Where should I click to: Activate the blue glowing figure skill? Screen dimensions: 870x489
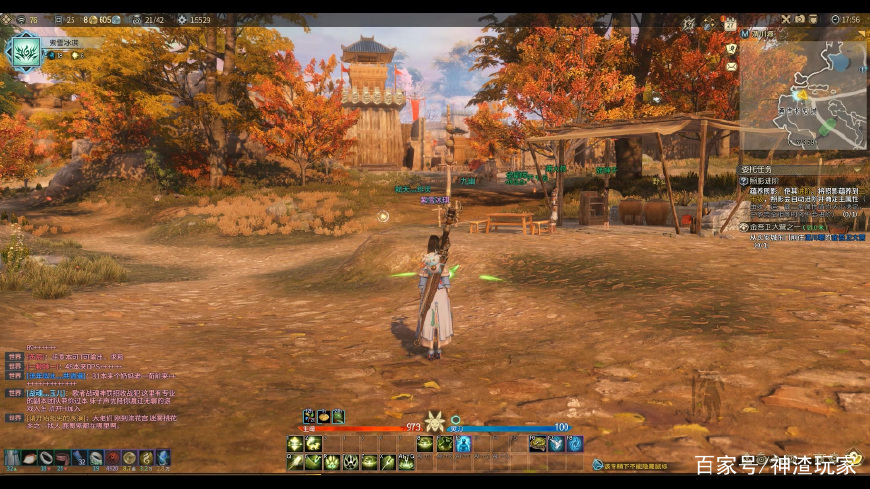tap(464, 443)
